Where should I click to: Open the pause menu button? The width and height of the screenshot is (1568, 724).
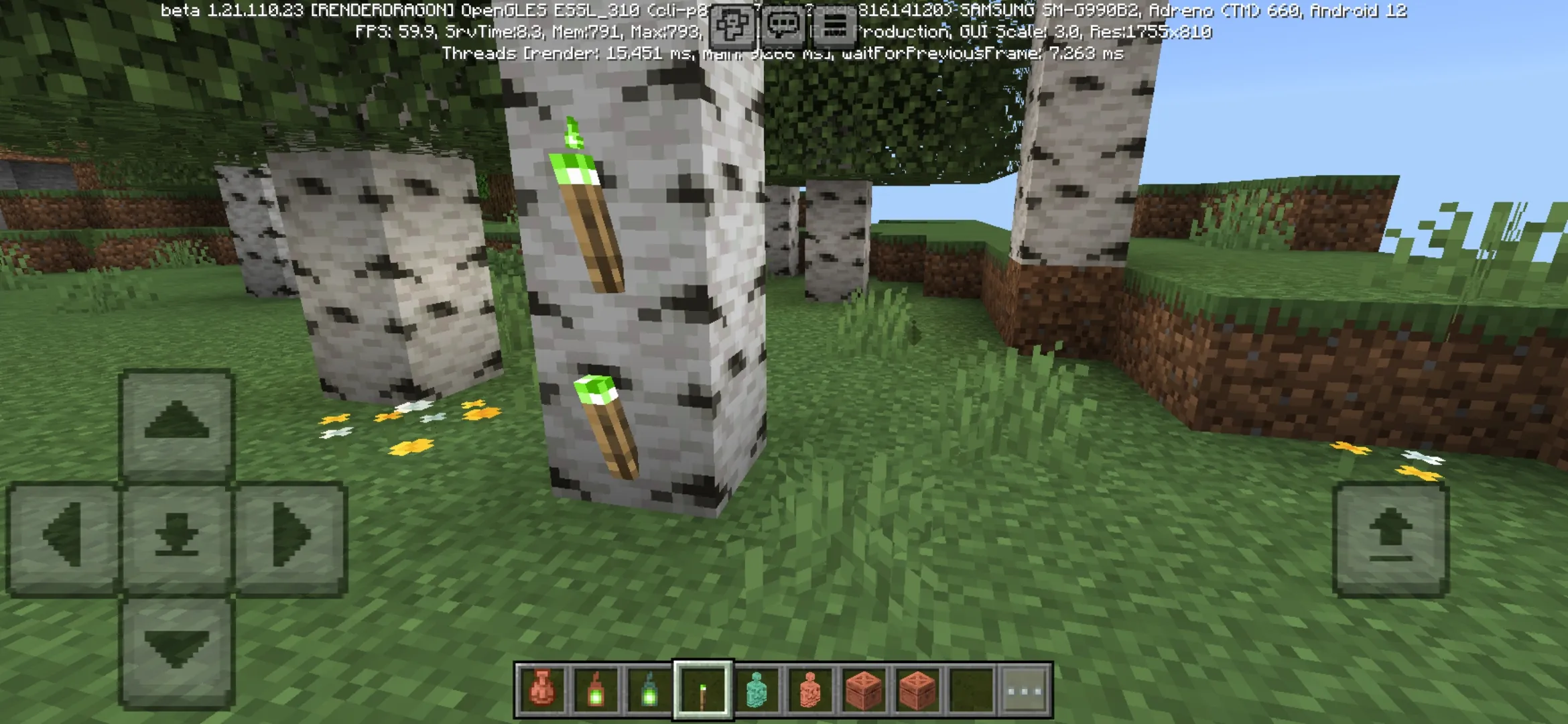coord(835,27)
